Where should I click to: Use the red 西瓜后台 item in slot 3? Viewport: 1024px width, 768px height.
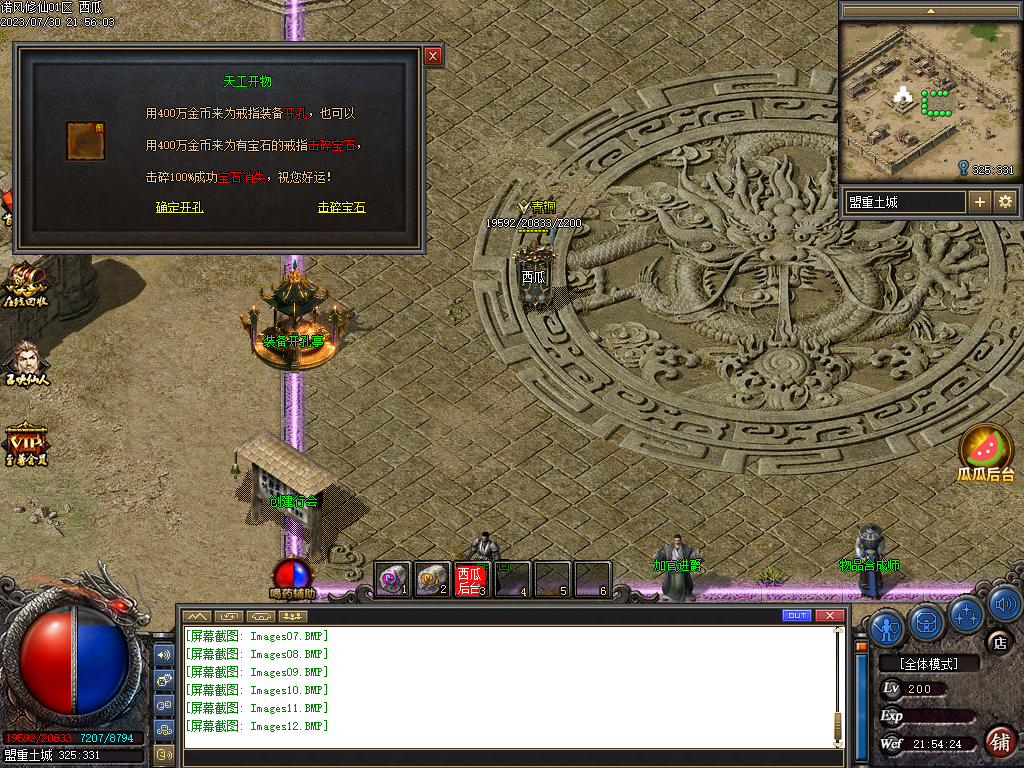(x=471, y=579)
